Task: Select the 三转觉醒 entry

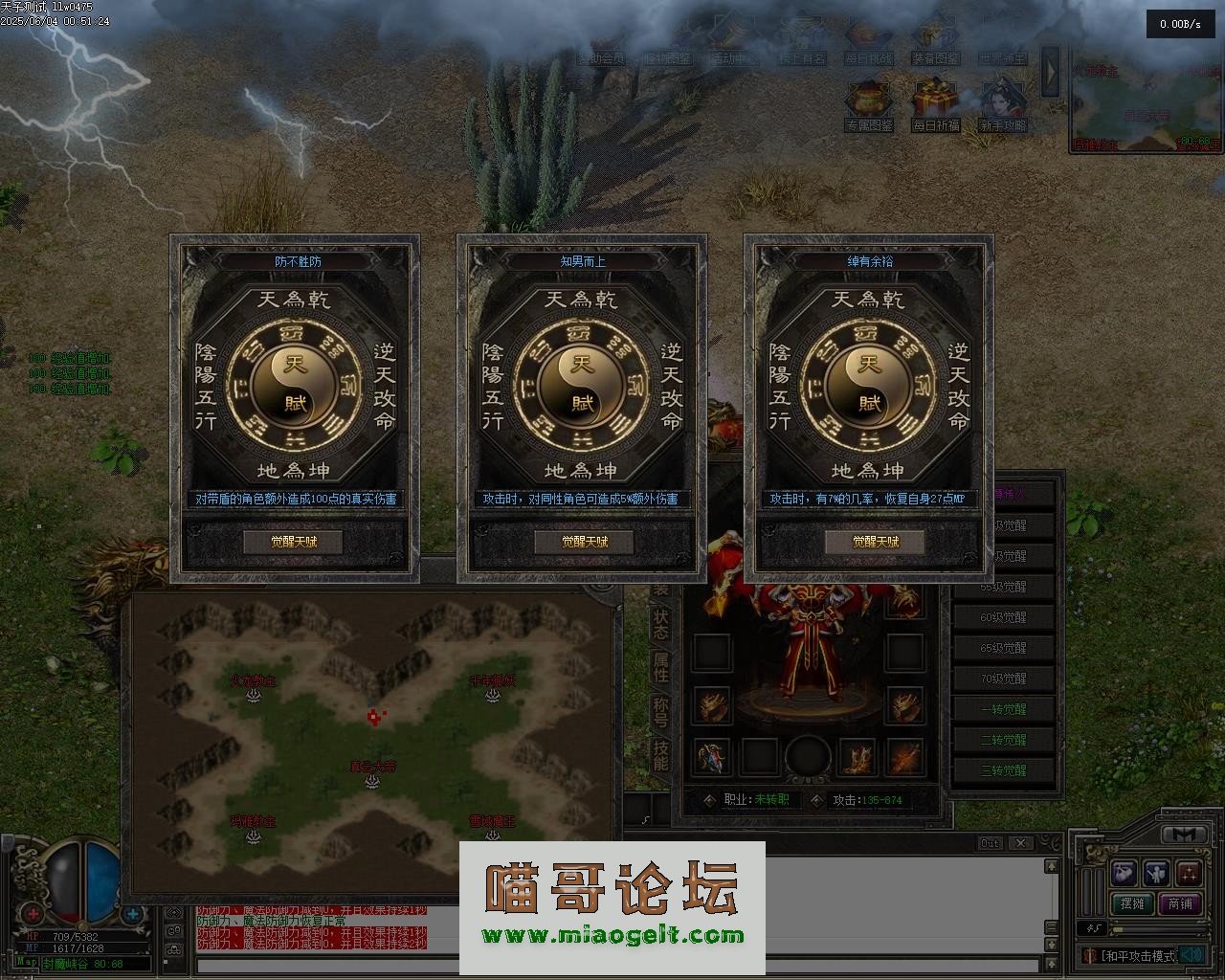Action: pos(1003,770)
